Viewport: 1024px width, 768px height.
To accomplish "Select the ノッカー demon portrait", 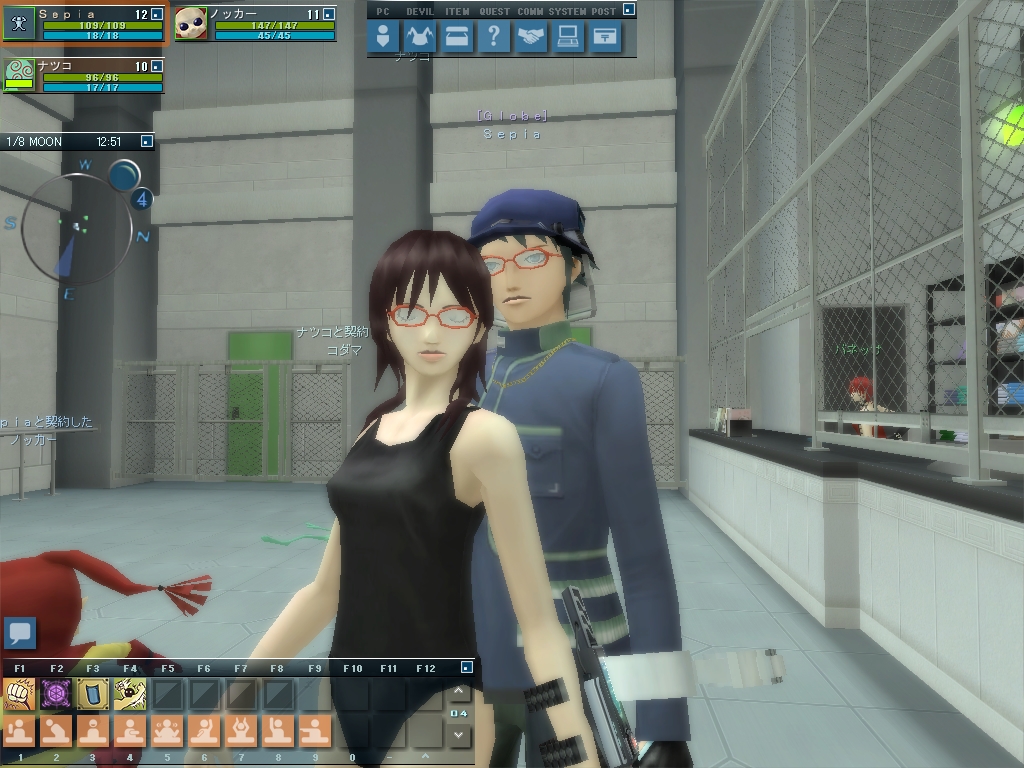I will click(191, 24).
